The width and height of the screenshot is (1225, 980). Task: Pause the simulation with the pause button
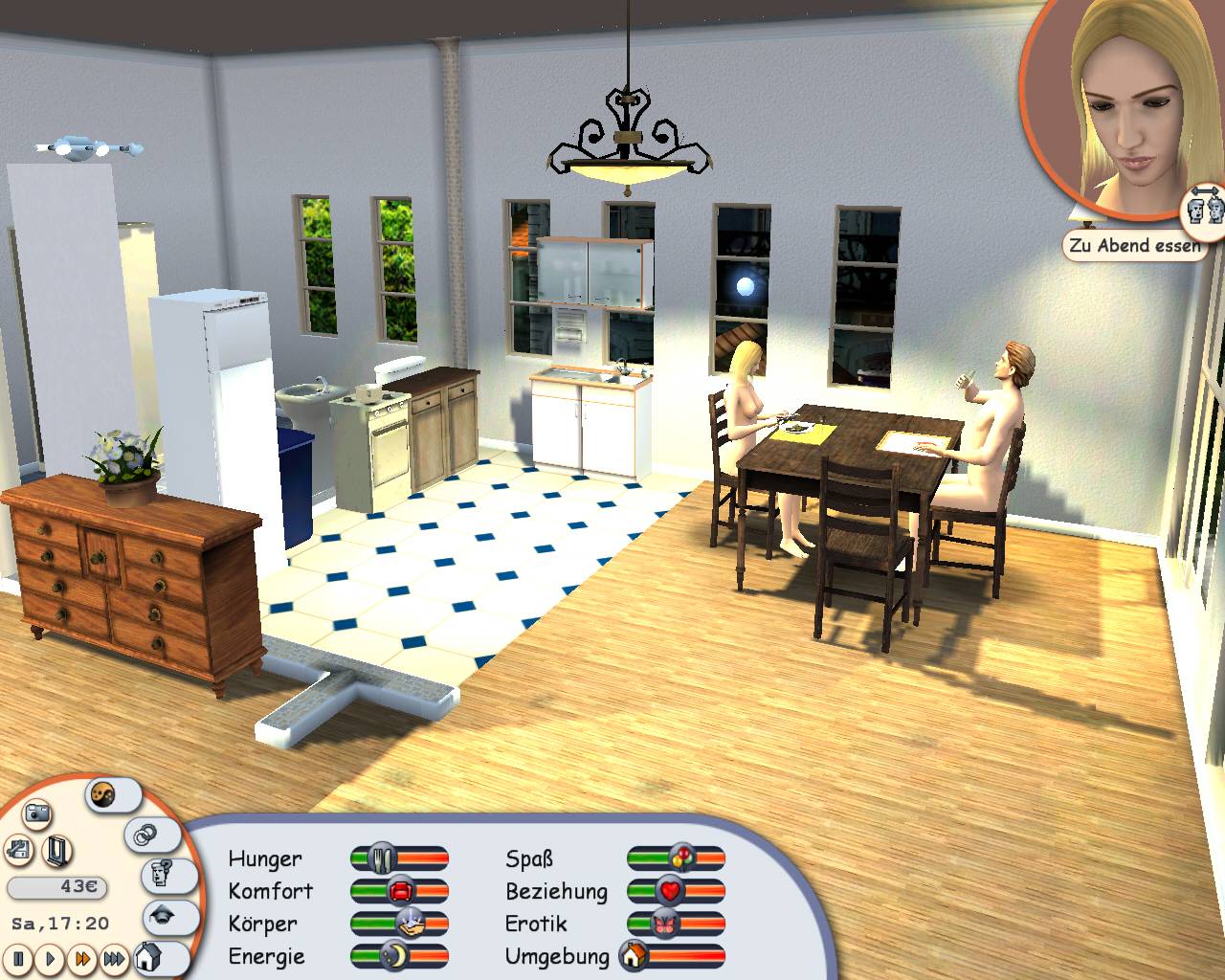18,959
